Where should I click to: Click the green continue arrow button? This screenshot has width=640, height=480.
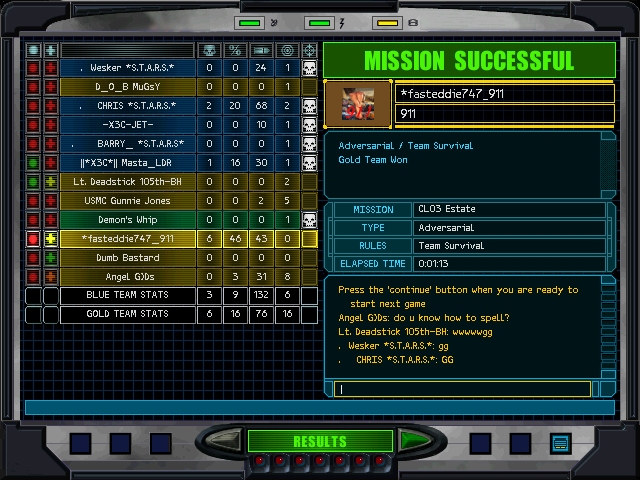pos(413,440)
